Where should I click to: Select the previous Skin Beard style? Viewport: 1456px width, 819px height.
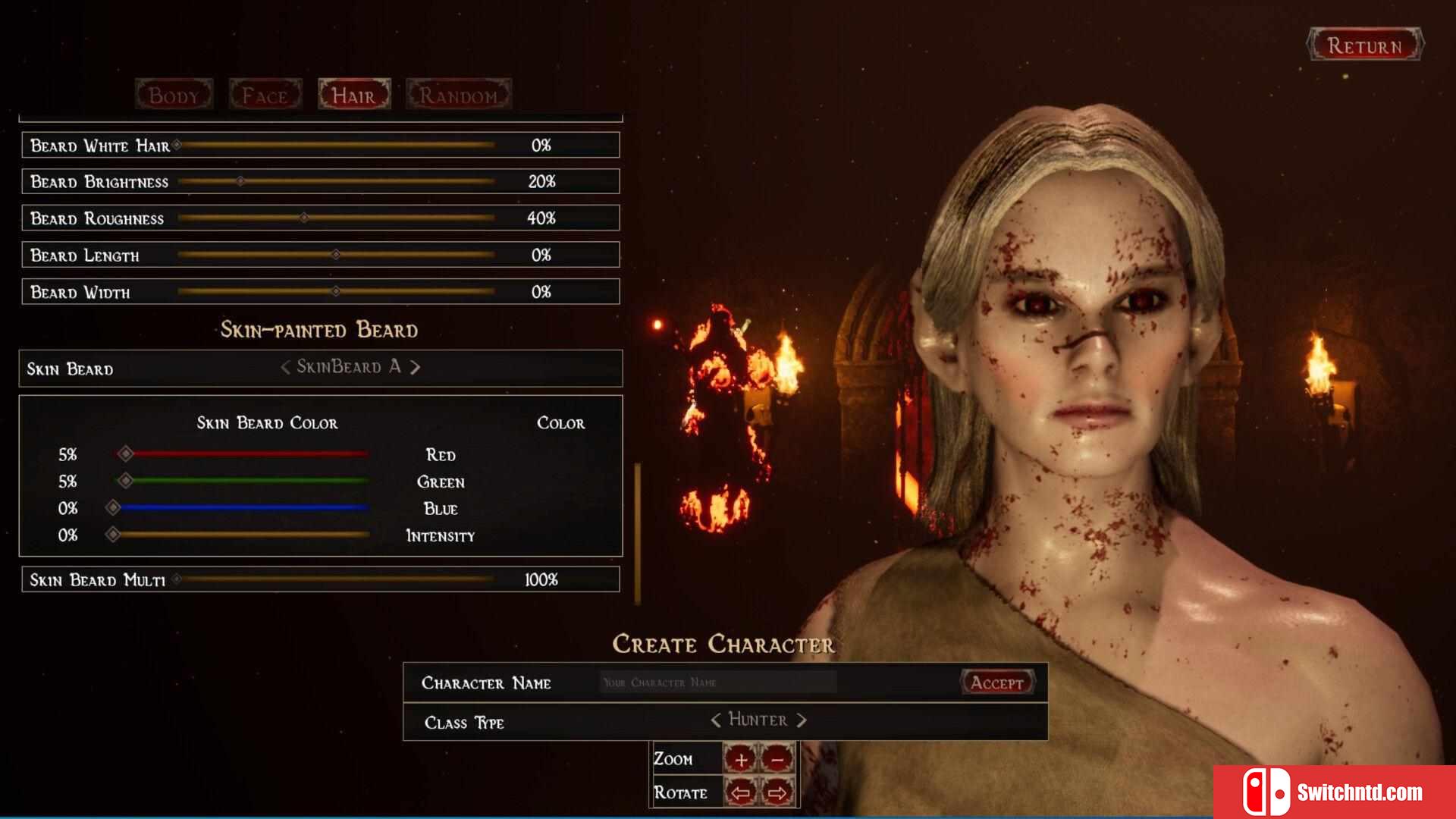tap(285, 368)
